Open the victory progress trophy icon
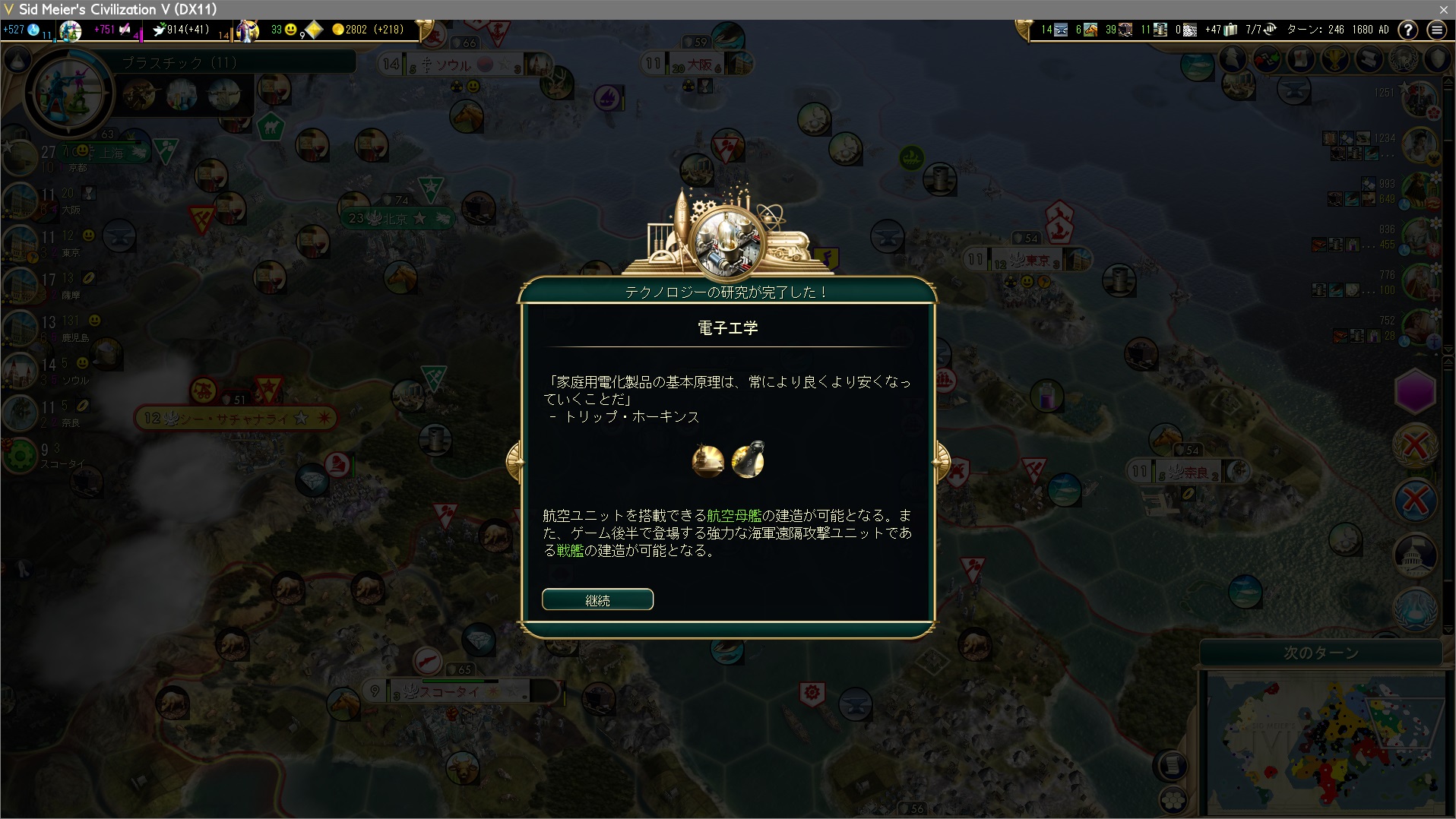This screenshot has width=1456, height=819. 1335,59
